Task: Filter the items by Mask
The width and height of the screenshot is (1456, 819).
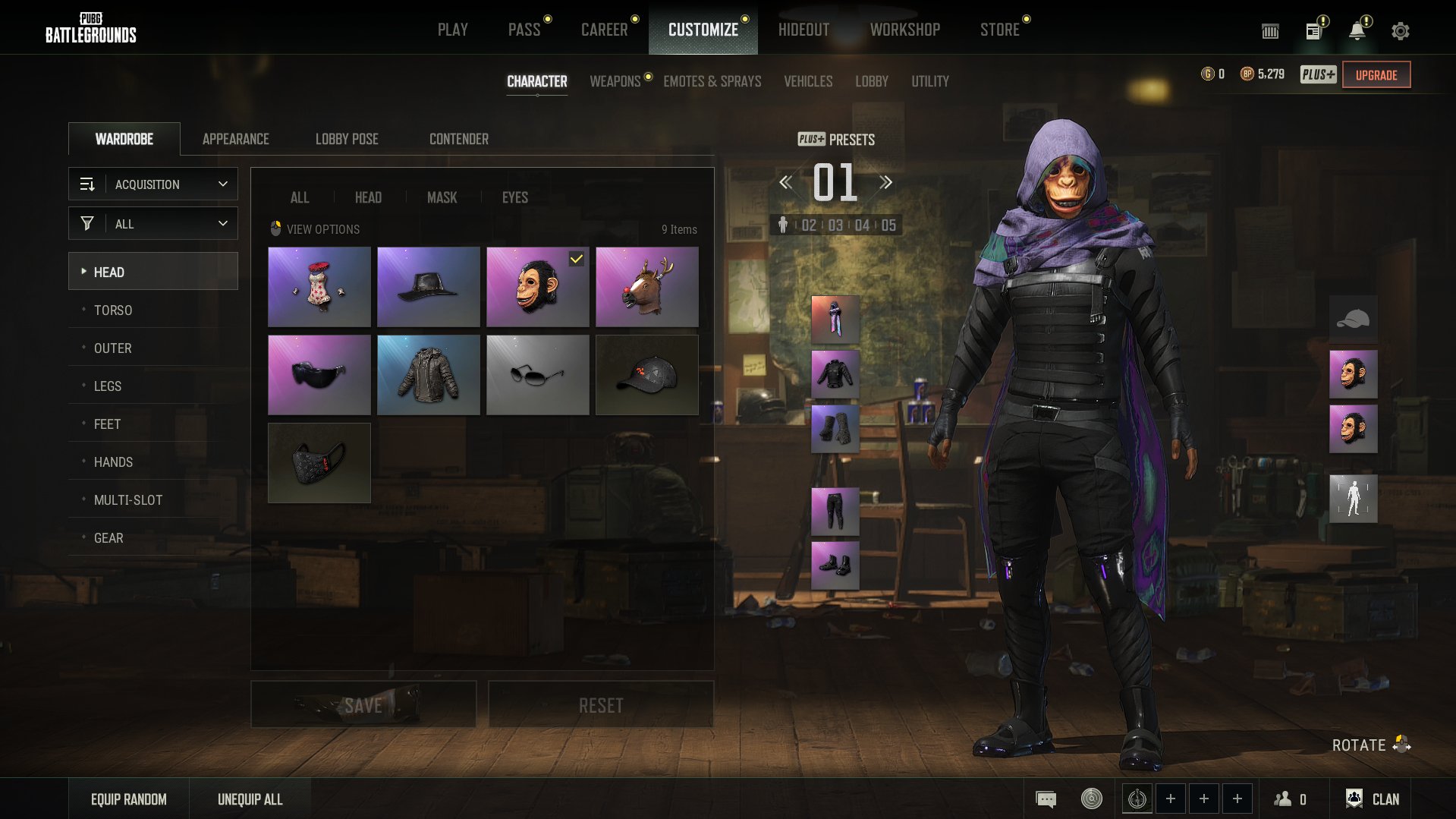Action: [x=442, y=197]
